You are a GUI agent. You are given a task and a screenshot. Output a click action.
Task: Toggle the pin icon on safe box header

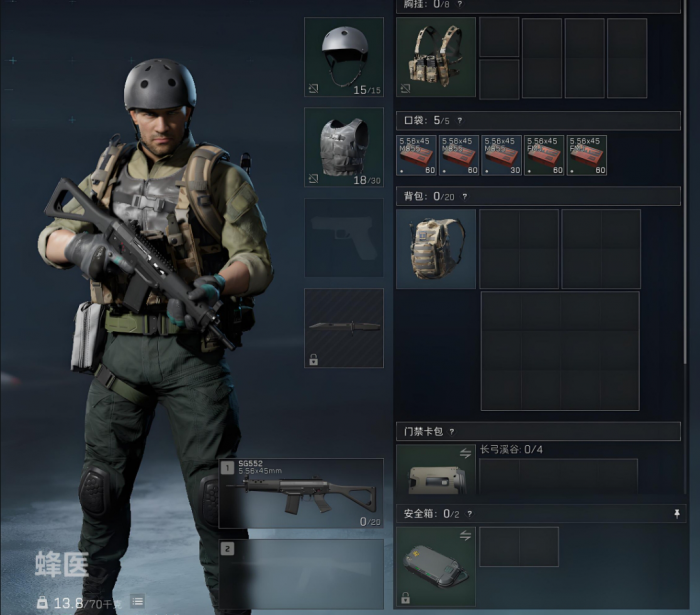pos(677,513)
